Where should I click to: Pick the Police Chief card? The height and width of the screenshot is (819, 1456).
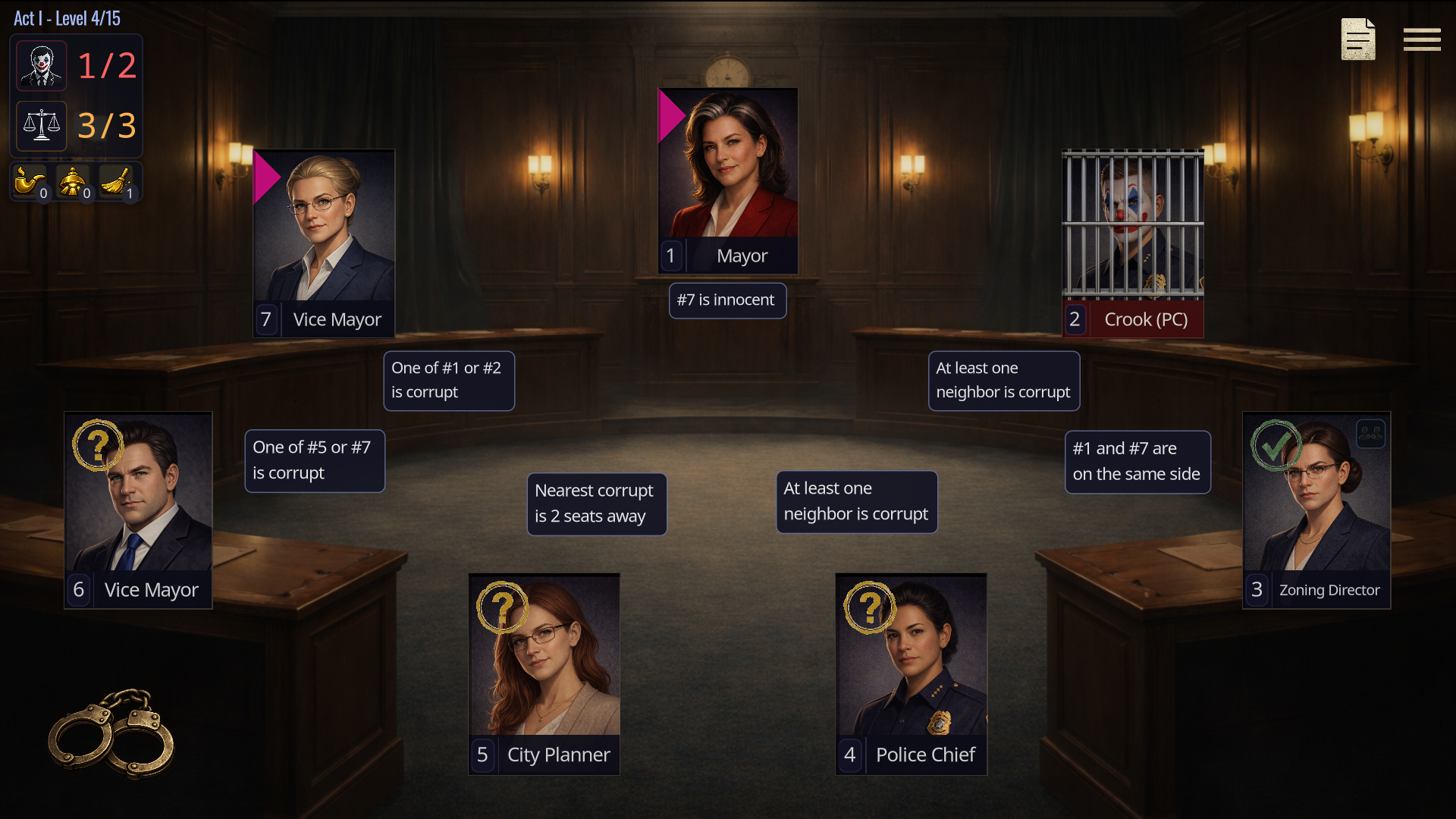(911, 673)
